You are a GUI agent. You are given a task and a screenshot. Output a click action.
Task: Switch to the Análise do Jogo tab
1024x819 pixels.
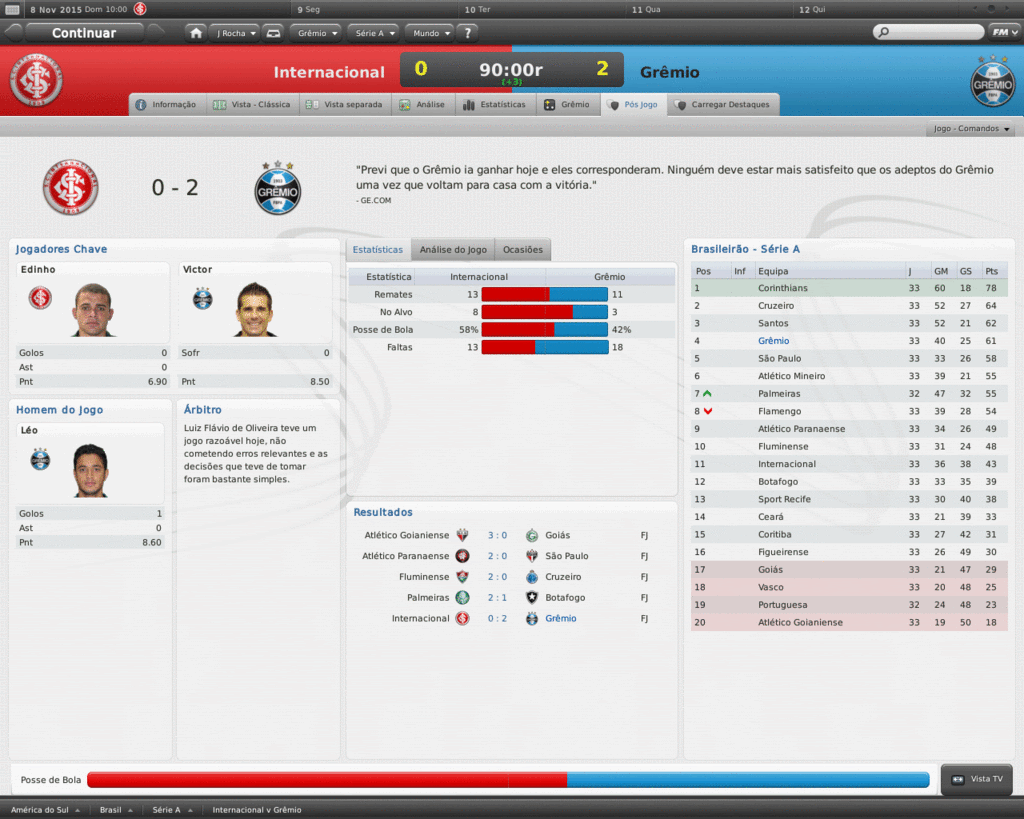[453, 250]
